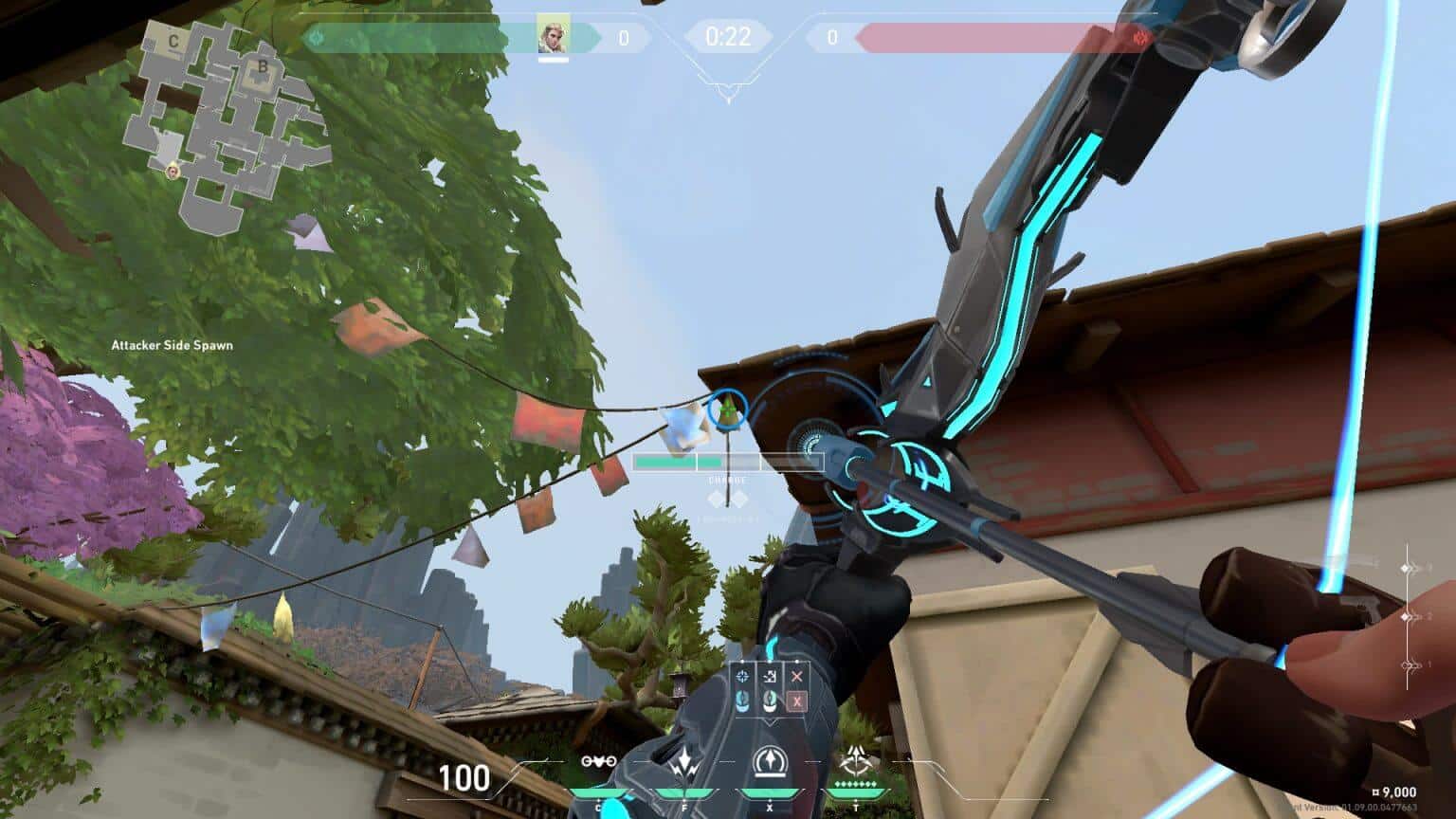Click the crosshair icon in the arrow options popup
Viewport: 1456px width, 819px height.
[x=742, y=676]
